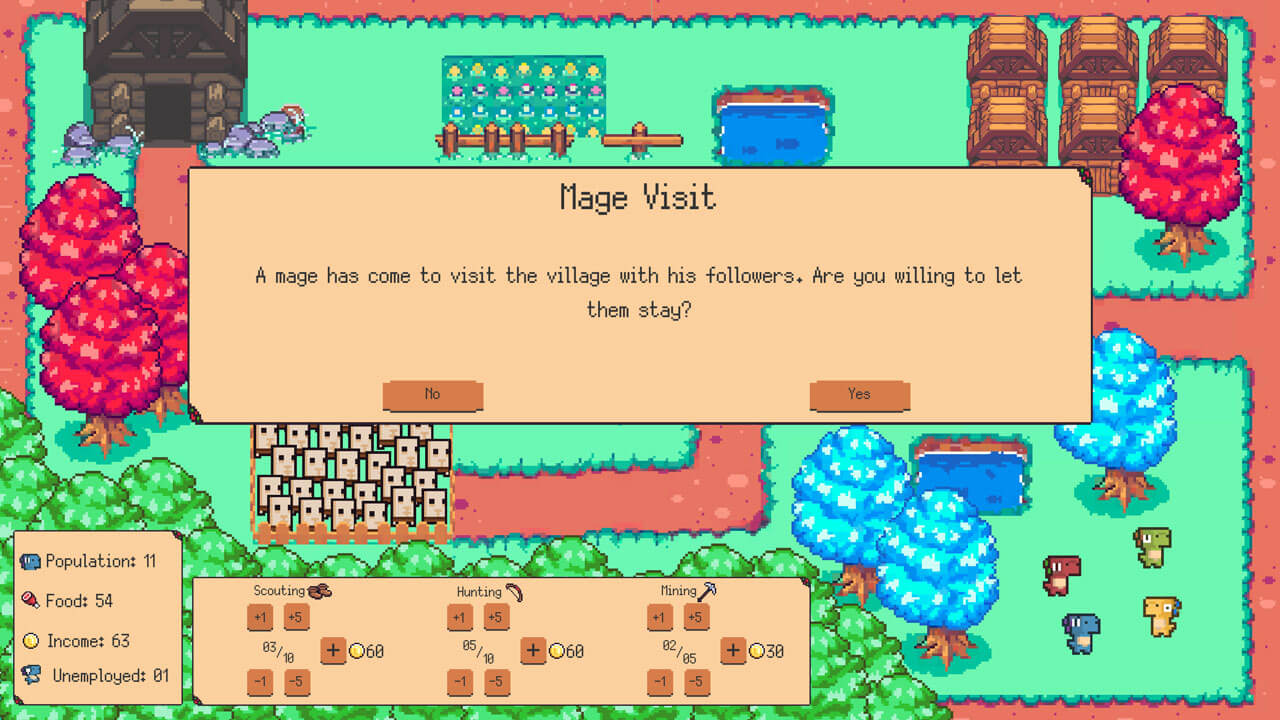1280x720 pixels.
Task: Remove one worker from Hunting
Action: coord(460,683)
